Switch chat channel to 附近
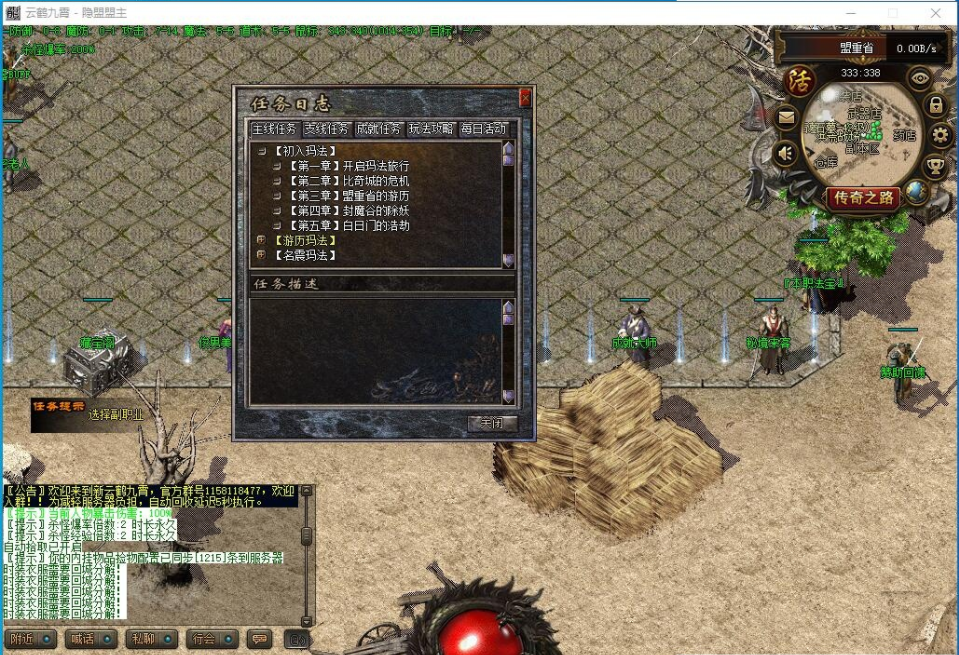This screenshot has width=959, height=655. point(30,638)
